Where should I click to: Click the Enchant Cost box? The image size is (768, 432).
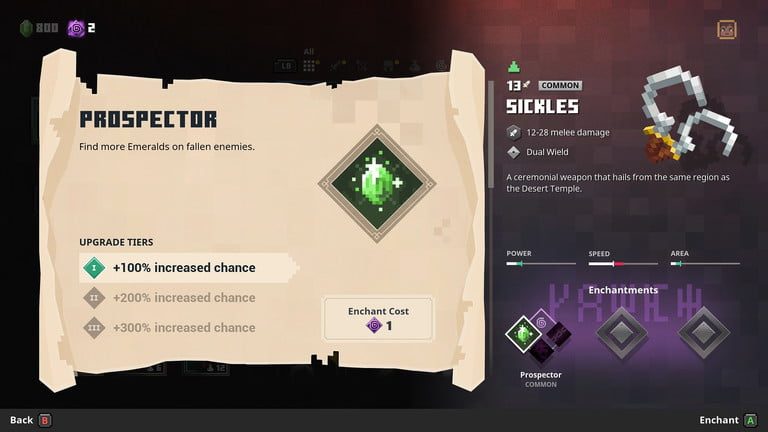(x=378, y=318)
